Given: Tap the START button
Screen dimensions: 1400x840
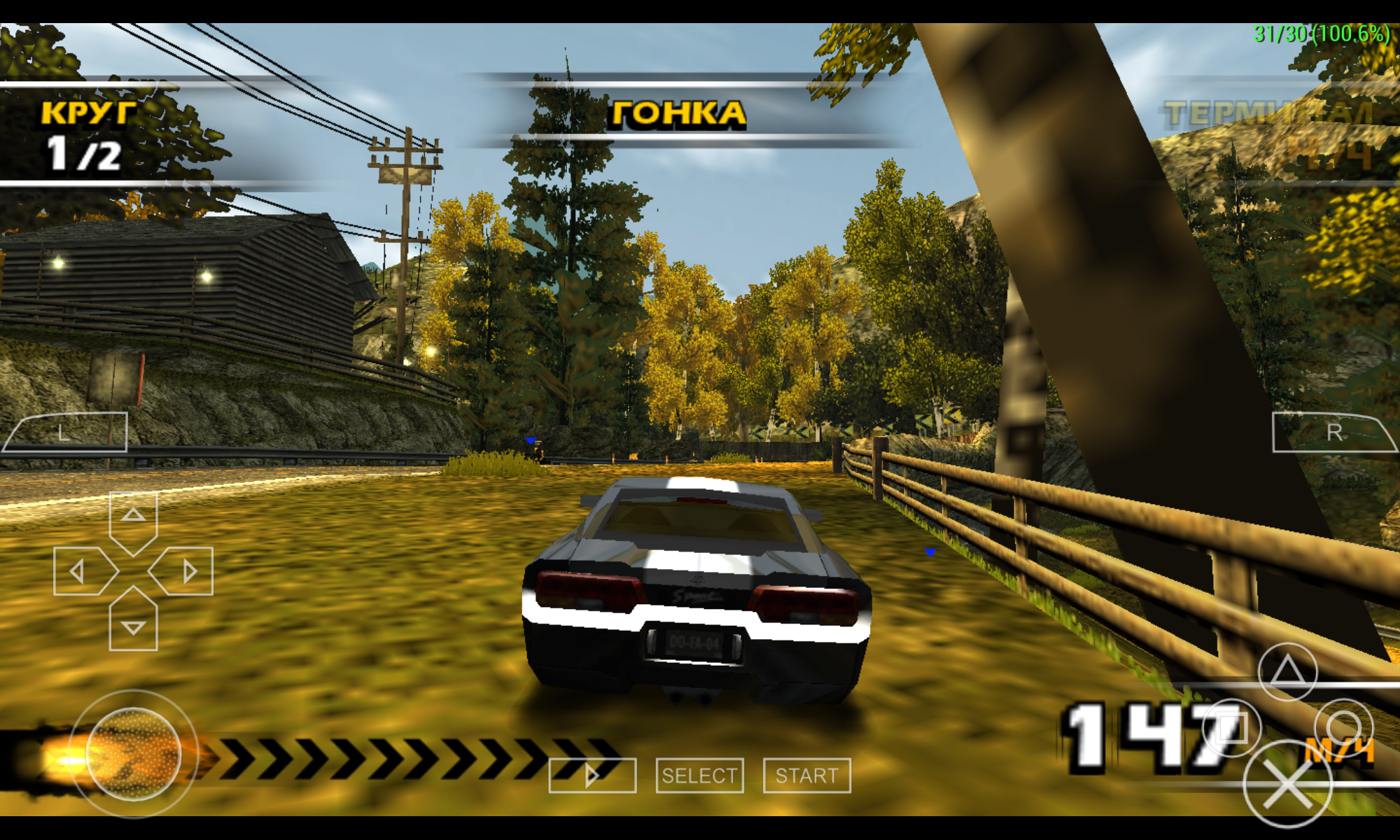Looking at the screenshot, I should tap(806, 776).
